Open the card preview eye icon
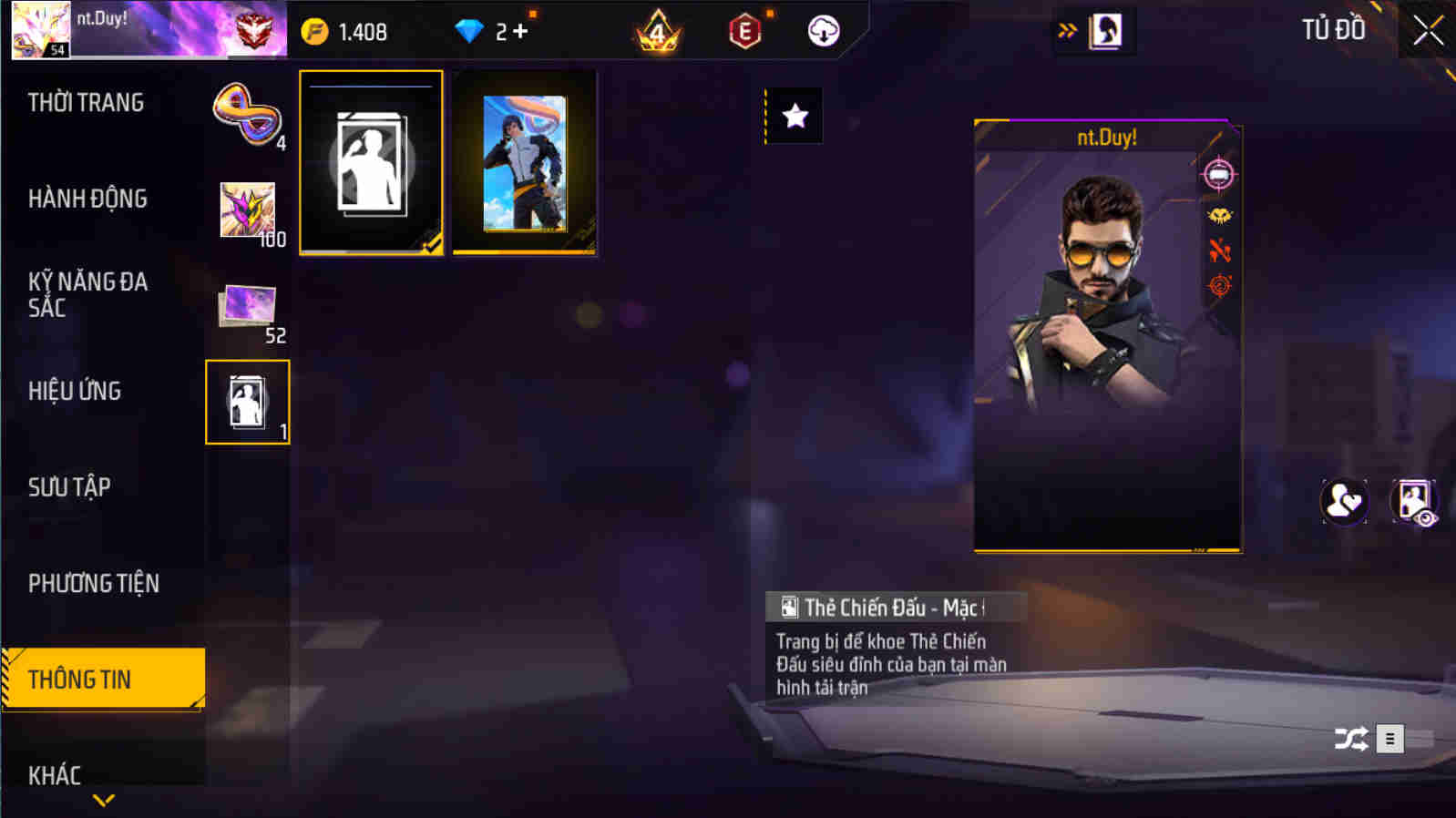This screenshot has width=1456, height=818. 1415,502
